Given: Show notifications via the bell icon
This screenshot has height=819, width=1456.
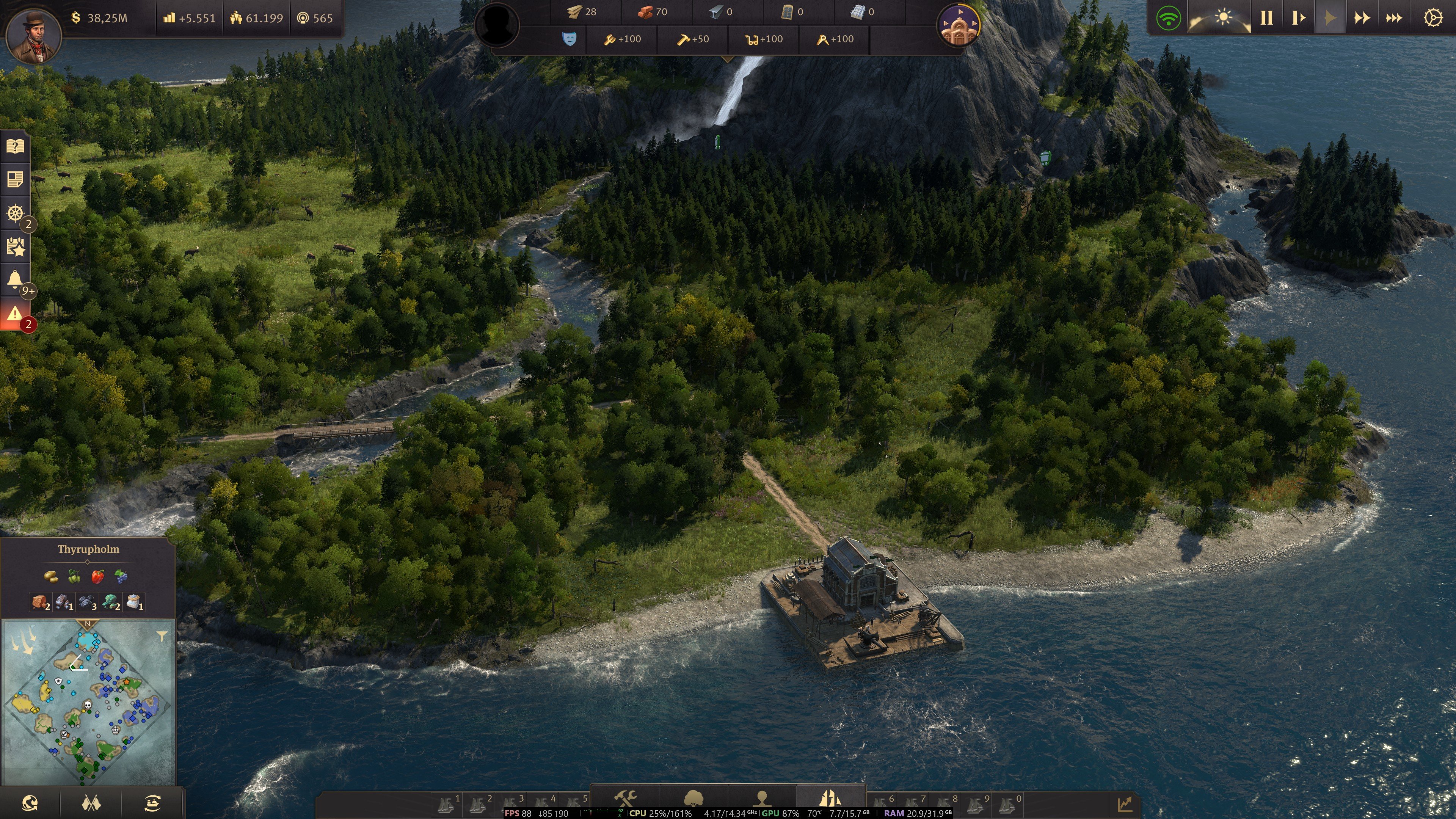Looking at the screenshot, I should [15, 279].
